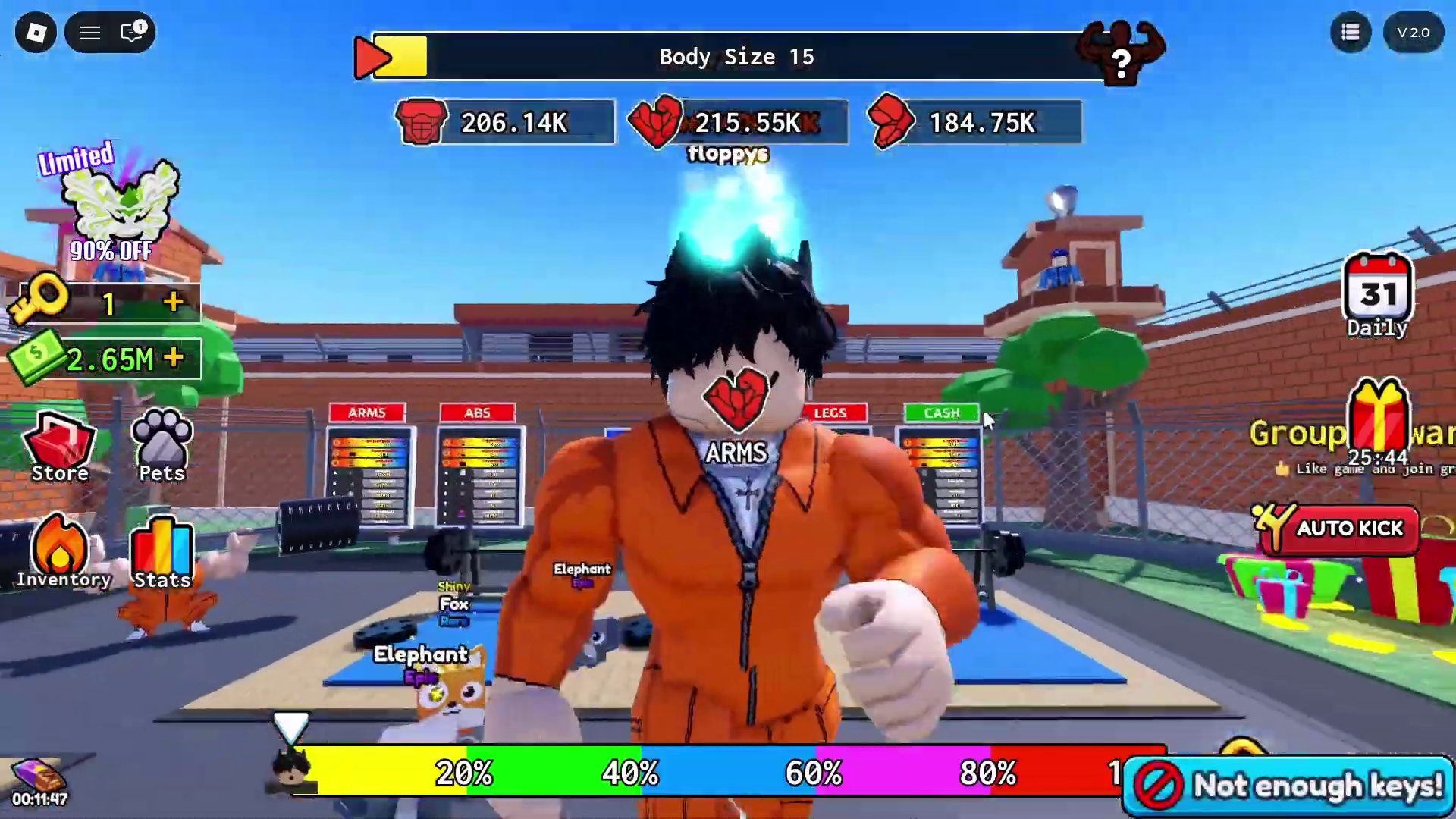
Task: Add more keys with the plus
Action: (173, 303)
